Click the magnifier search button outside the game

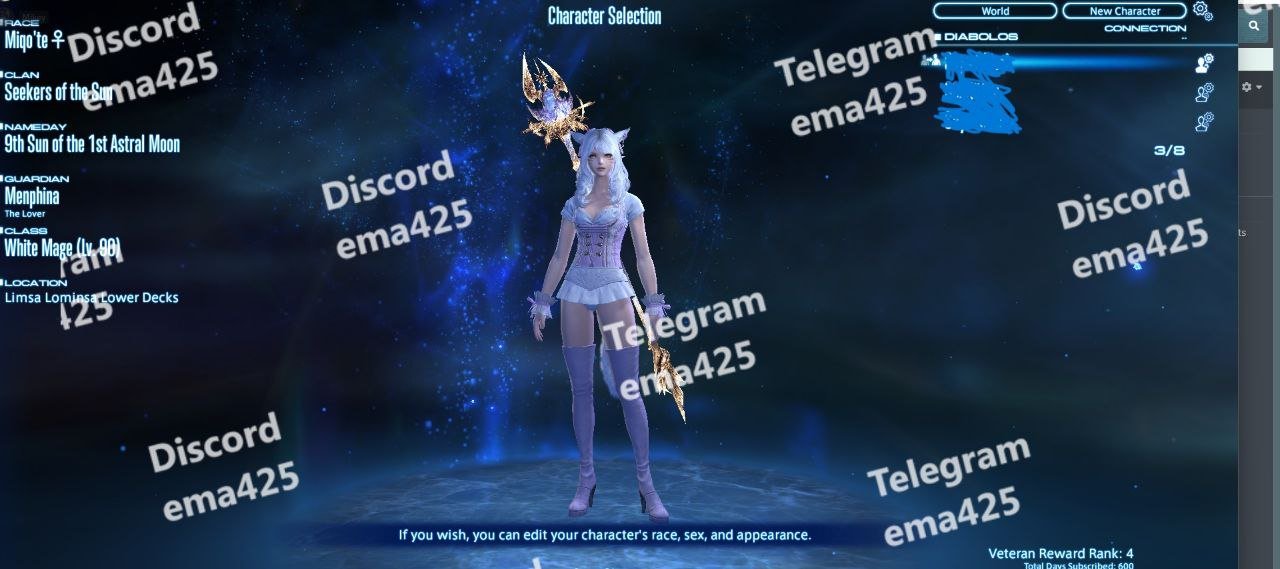pos(1253,27)
